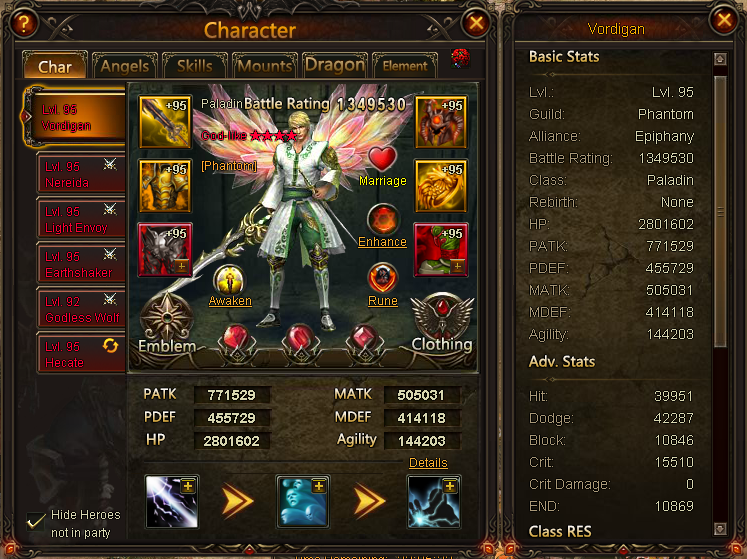
Task: Select the Hecate hero entry
Action: [80, 355]
